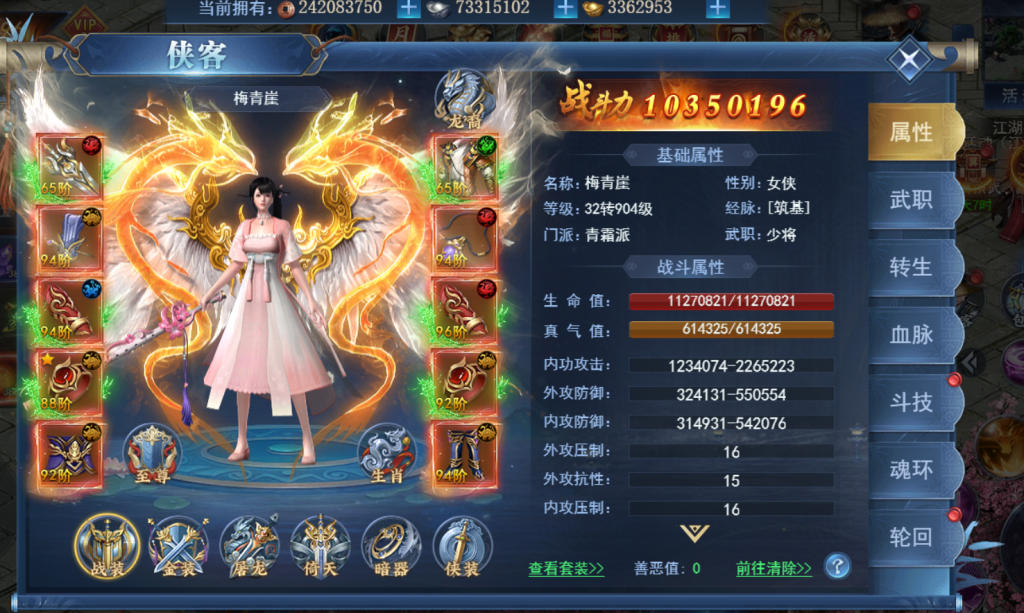Select the 生肖 zodiac icon
The height and width of the screenshot is (613, 1024).
(387, 454)
